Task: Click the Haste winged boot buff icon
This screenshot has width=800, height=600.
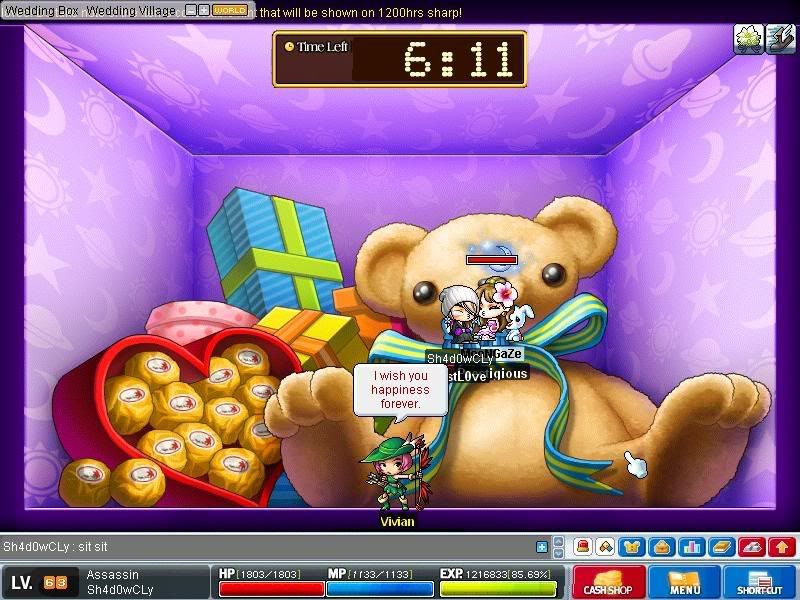Action: pos(777,38)
